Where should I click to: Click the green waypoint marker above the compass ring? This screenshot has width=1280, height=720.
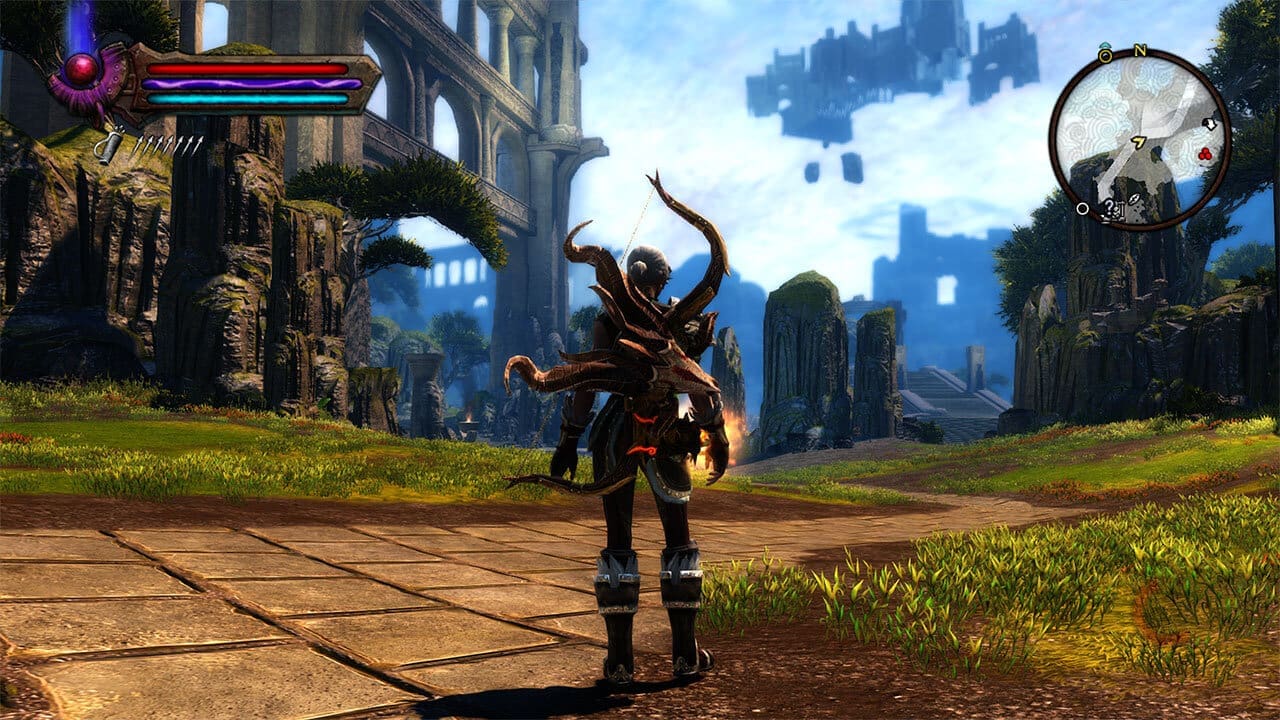[x=1105, y=43]
